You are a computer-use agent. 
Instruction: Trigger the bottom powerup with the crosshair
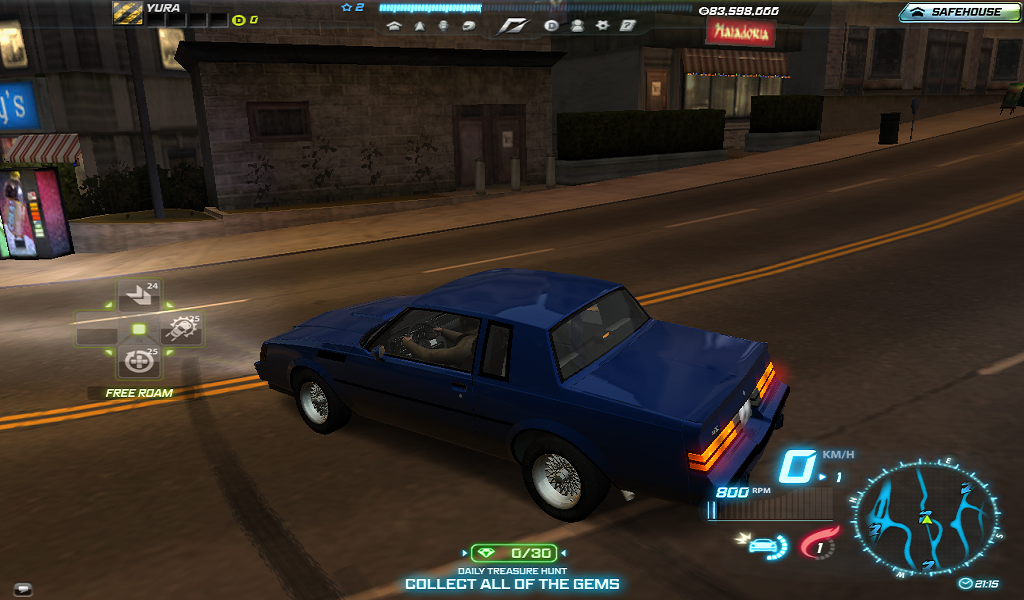click(138, 359)
